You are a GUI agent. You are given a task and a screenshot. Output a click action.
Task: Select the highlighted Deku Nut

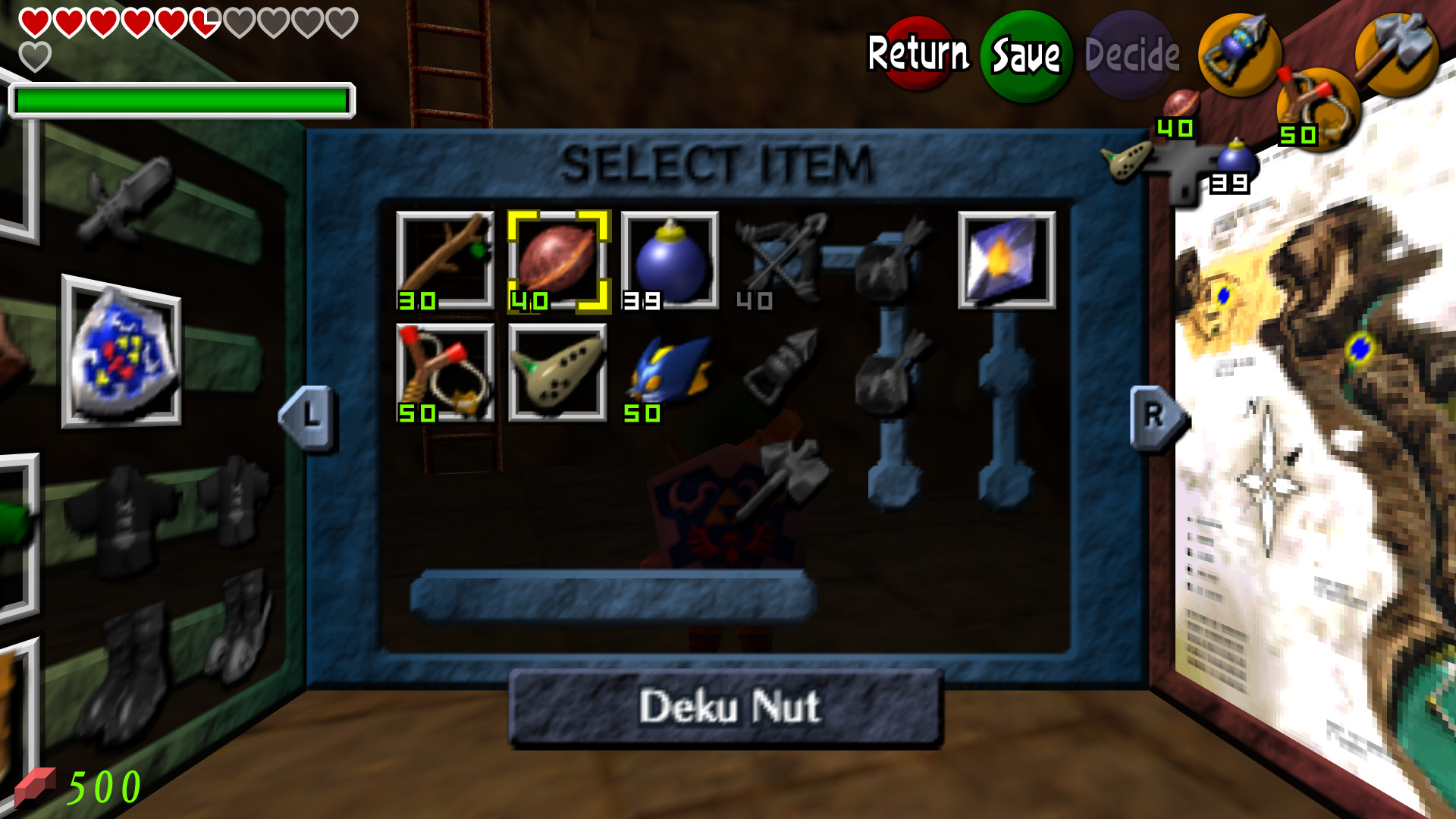coord(557,258)
